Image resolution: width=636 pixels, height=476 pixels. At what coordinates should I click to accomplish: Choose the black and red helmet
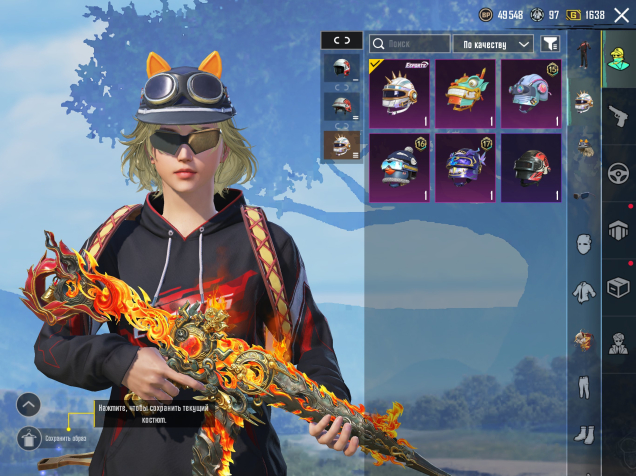530,168
